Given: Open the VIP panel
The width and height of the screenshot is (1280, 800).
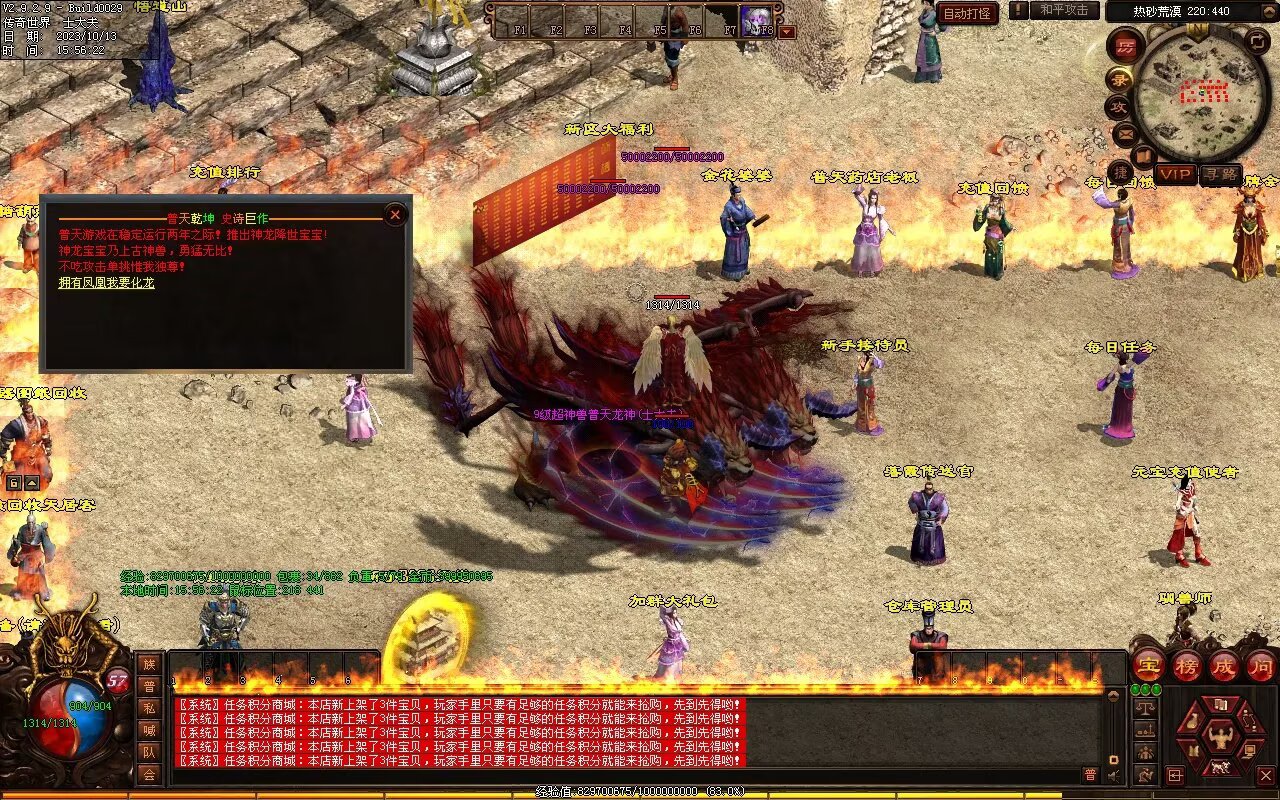Looking at the screenshot, I should [1175, 174].
